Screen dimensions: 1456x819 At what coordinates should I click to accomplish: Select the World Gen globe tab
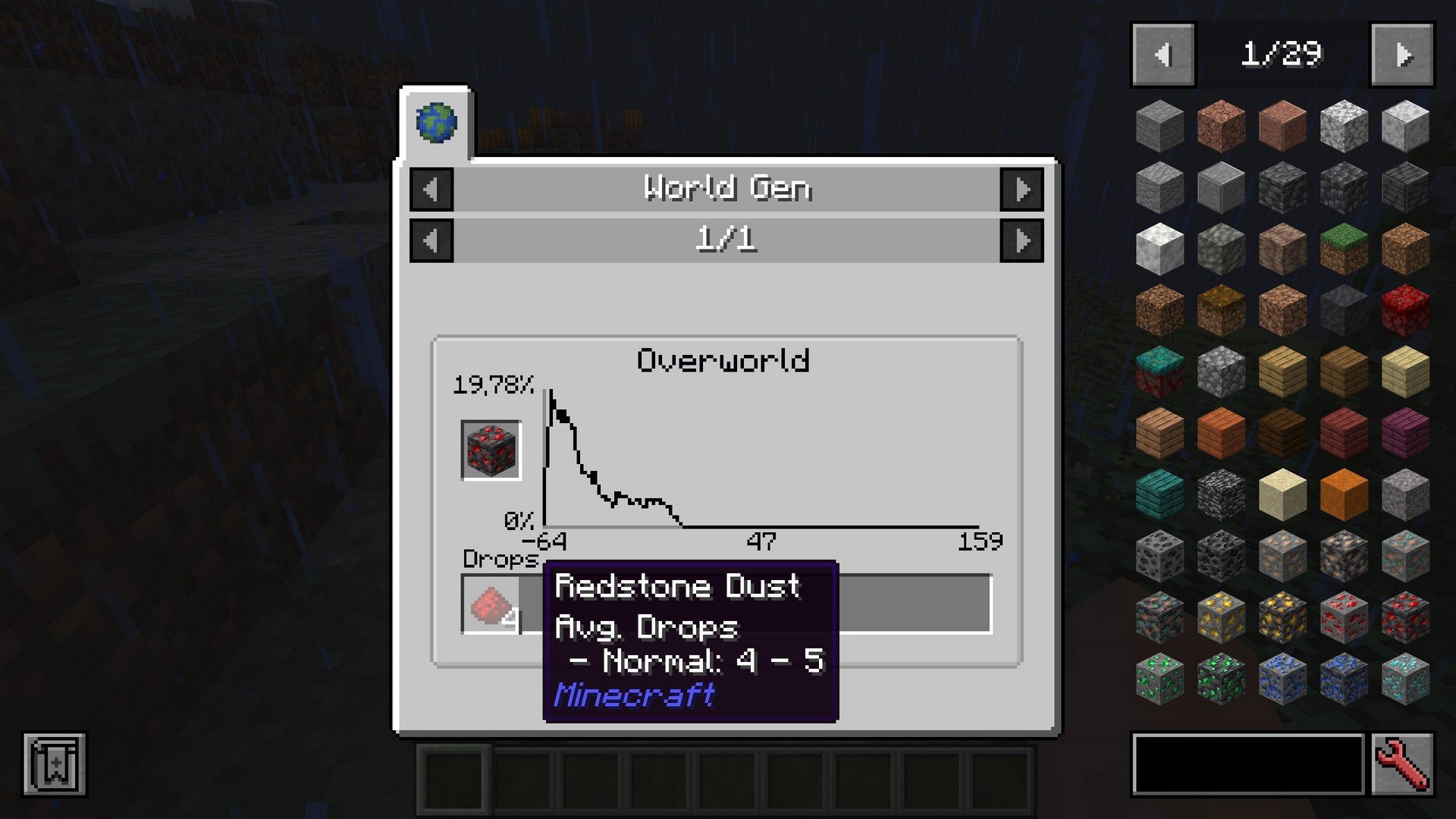pos(436,123)
